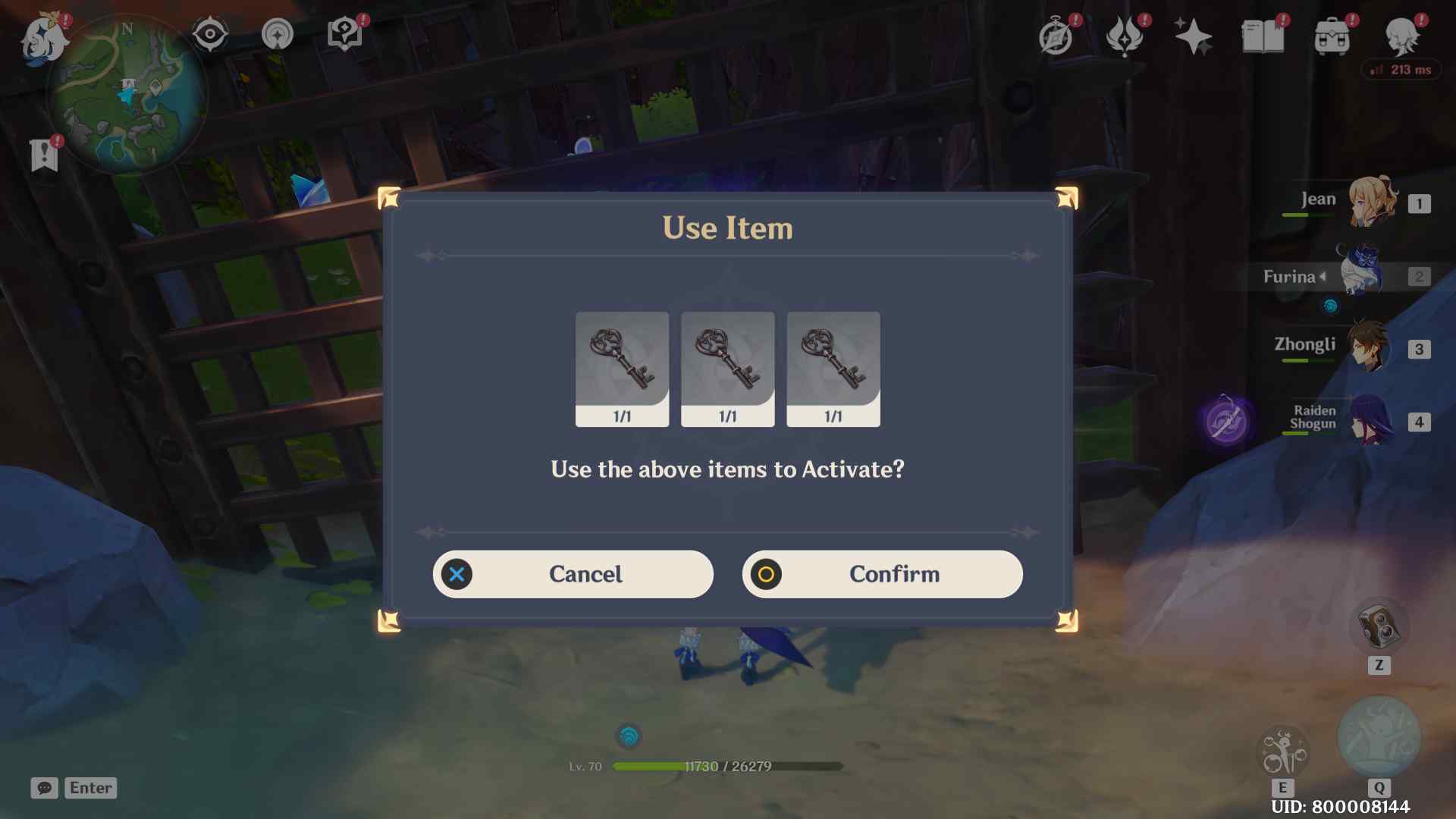Toggle the elemental sight eye icon
The width and height of the screenshot is (1456, 819).
coord(210,34)
